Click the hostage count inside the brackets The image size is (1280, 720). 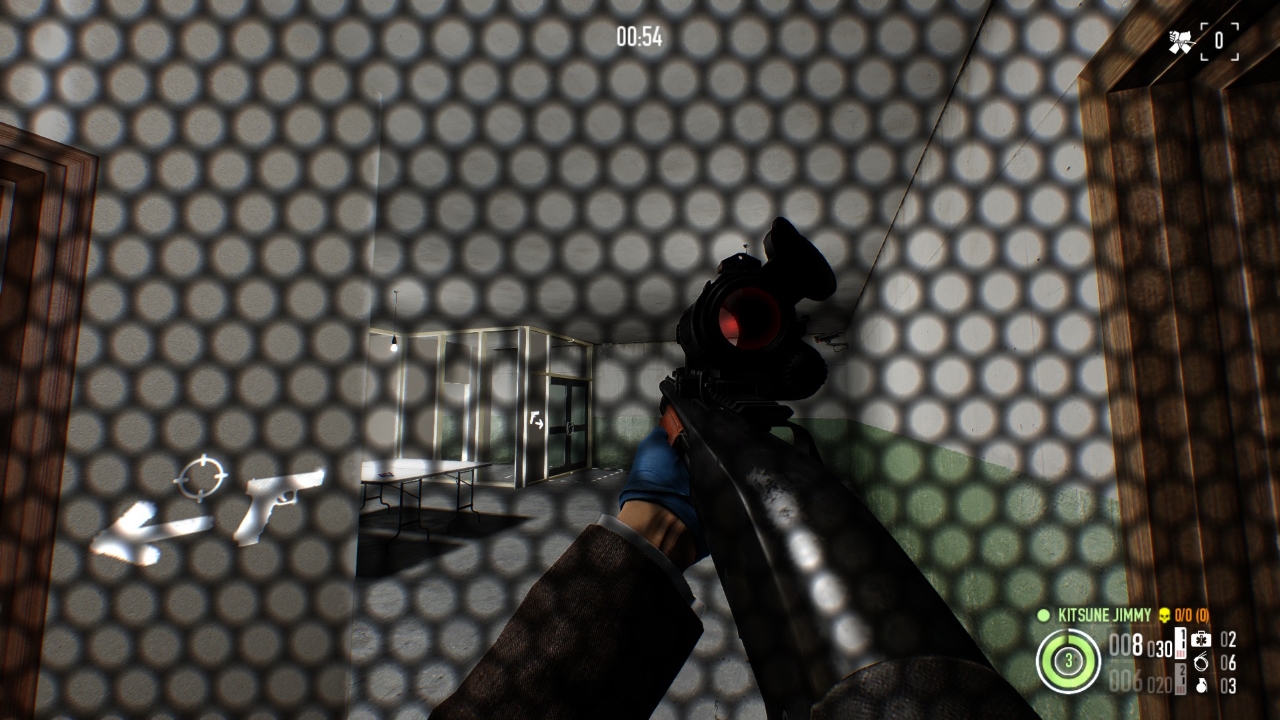[1218, 42]
